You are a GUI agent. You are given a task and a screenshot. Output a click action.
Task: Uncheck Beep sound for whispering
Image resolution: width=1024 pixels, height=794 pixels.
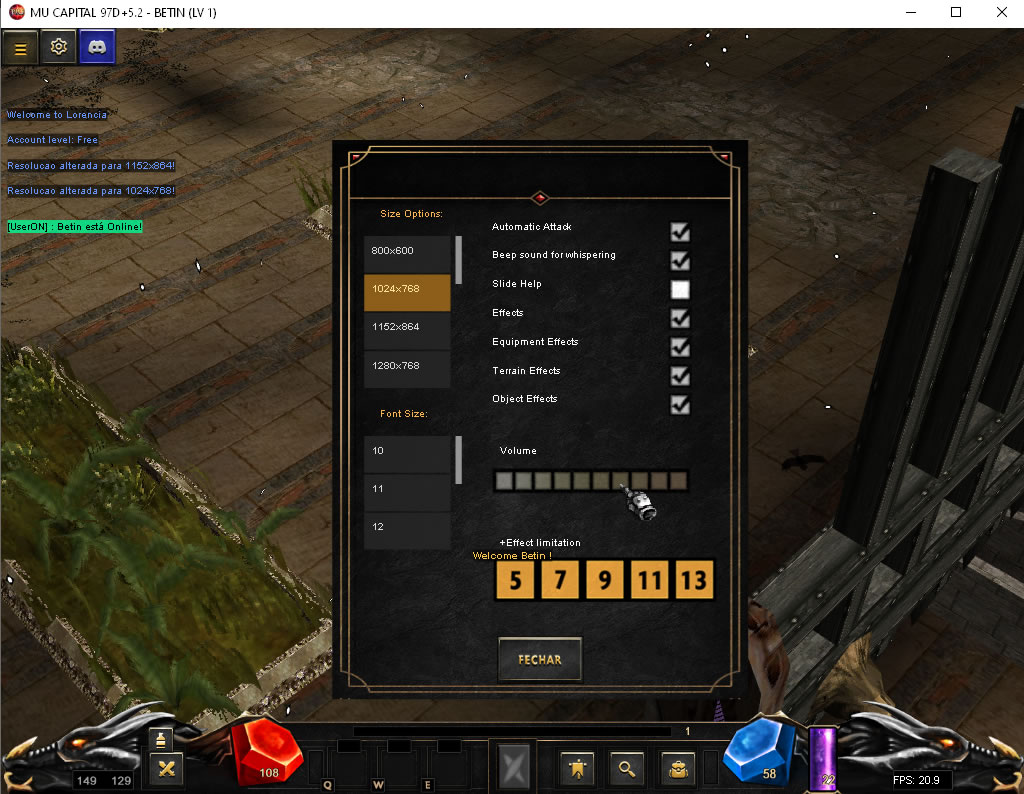pos(680,261)
